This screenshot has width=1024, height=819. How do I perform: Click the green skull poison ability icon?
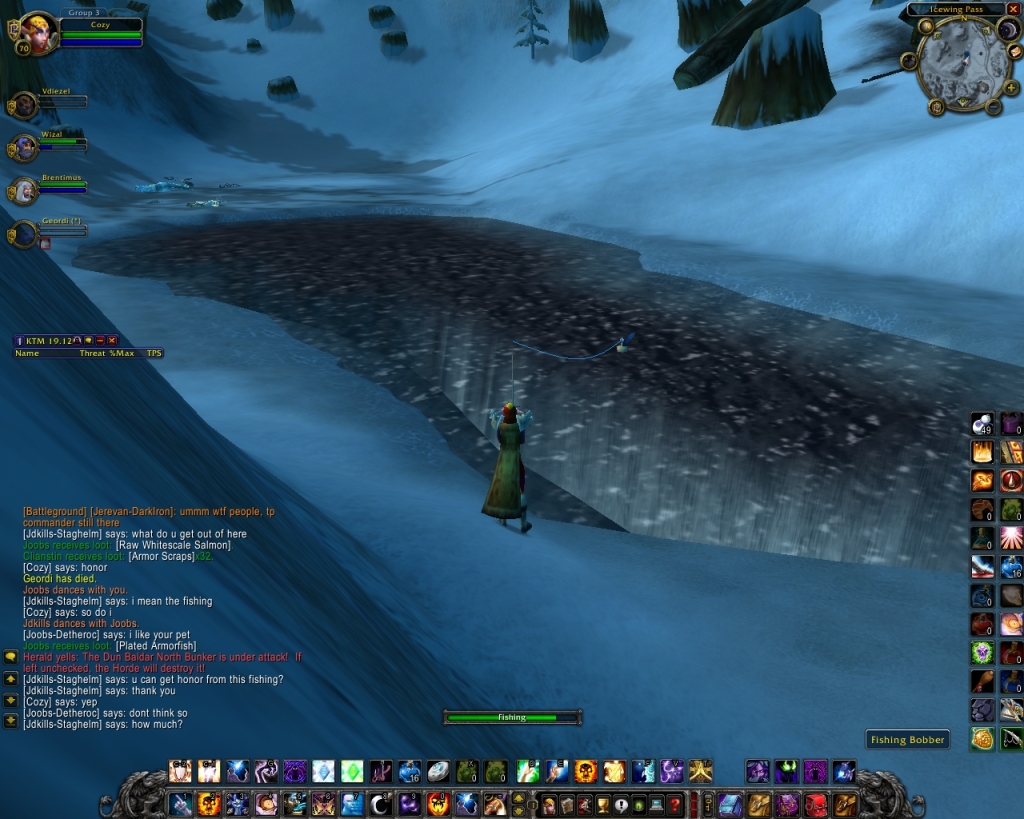click(x=982, y=653)
